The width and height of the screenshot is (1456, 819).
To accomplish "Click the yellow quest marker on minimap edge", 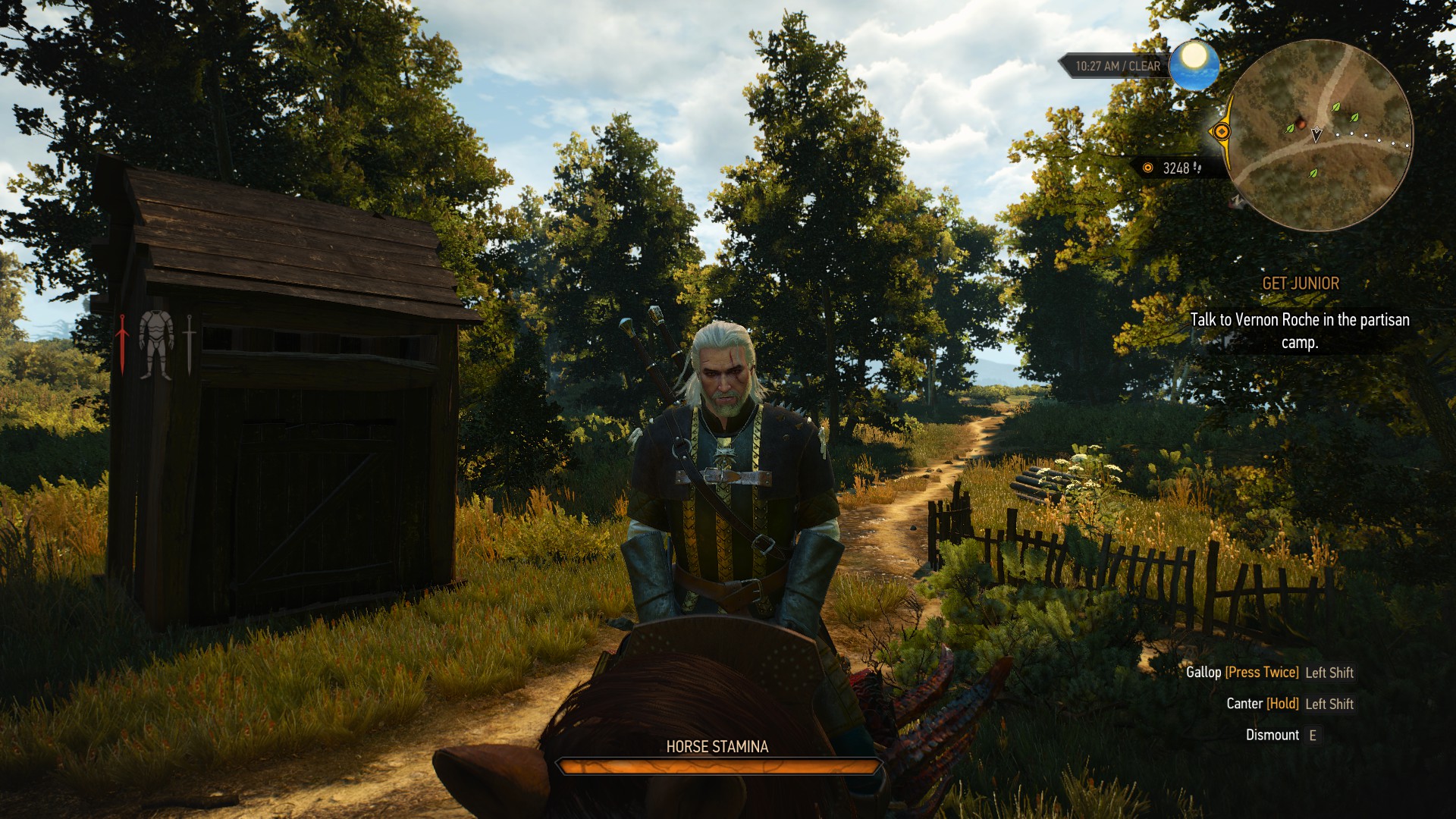I will tap(1221, 132).
